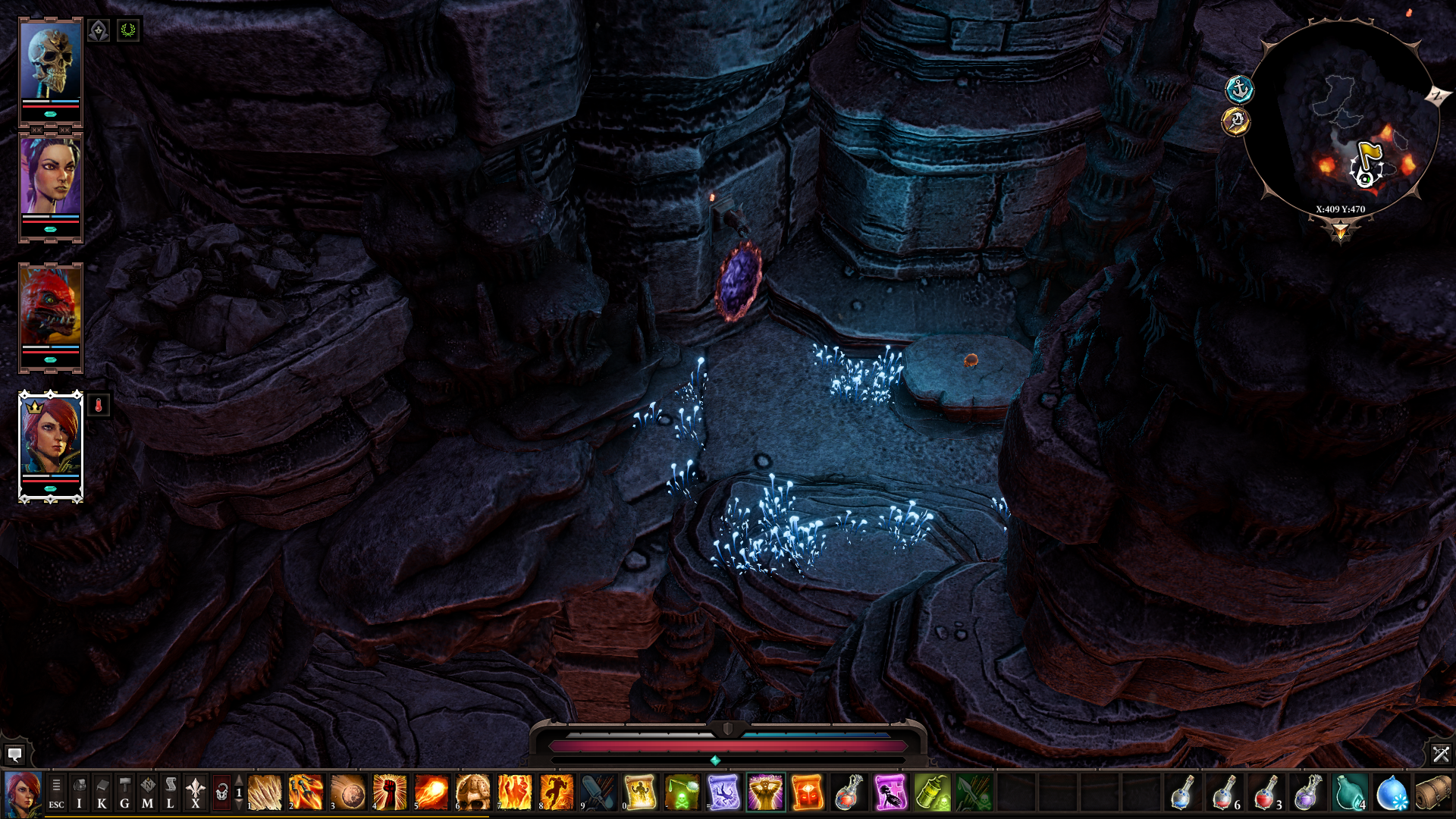1456x819 pixels.
Task: Open the chat log speech bubble
Action: pyautogui.click(x=14, y=755)
